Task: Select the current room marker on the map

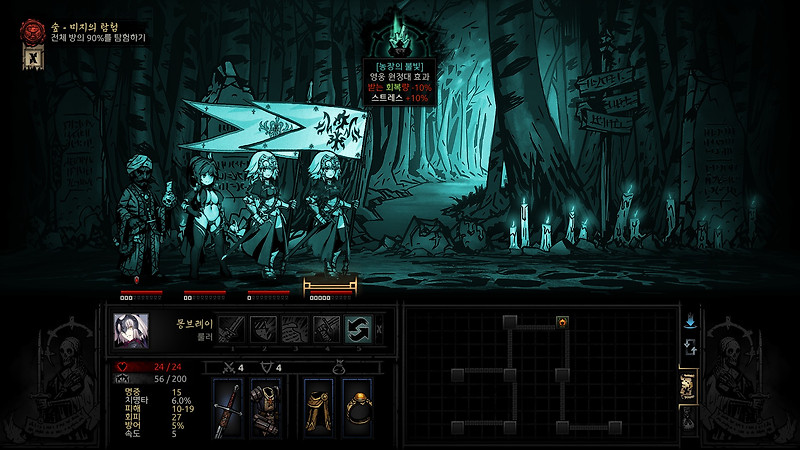Action: [562, 321]
